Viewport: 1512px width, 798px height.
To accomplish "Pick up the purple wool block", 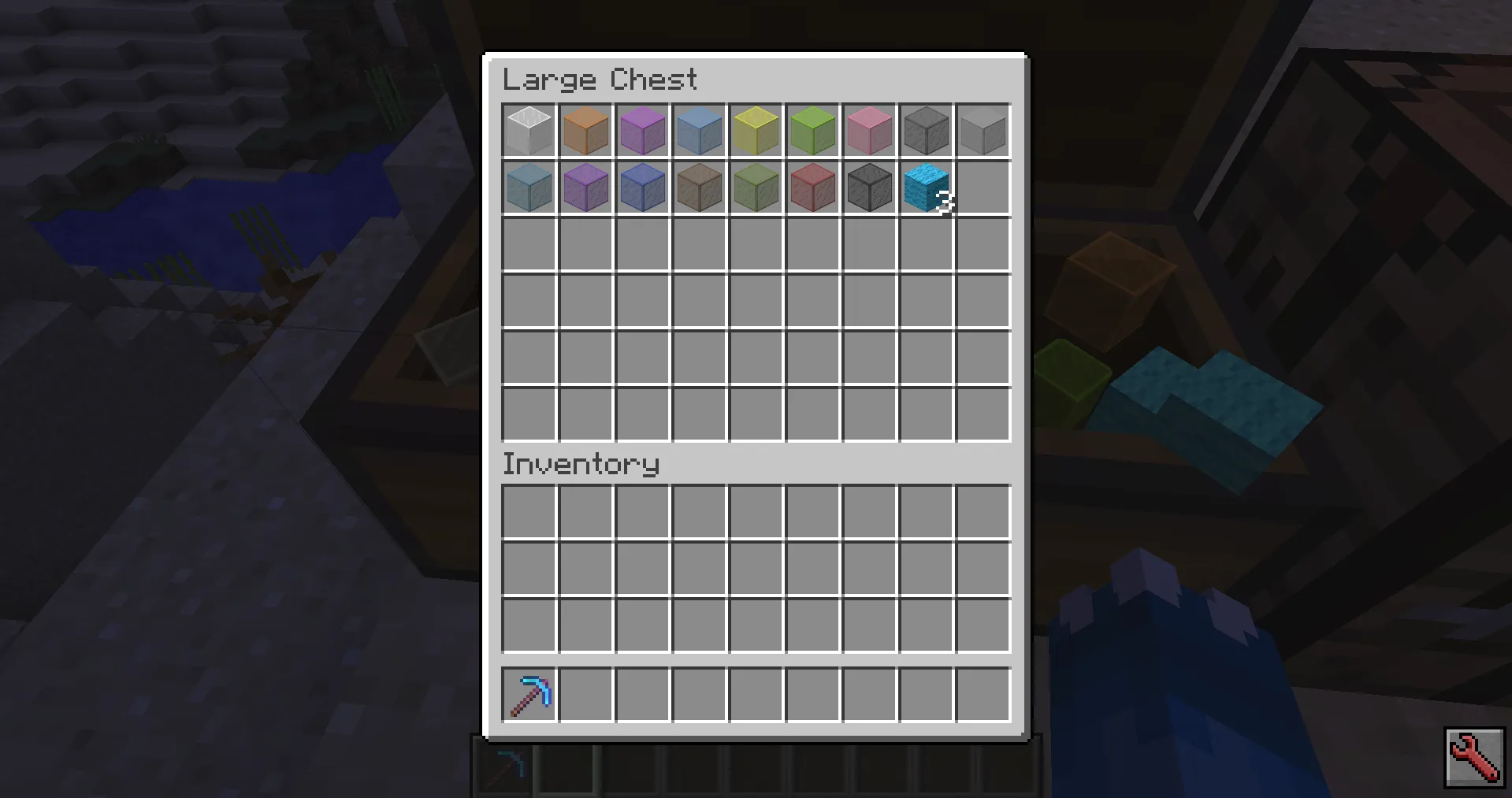I will pos(585,187).
